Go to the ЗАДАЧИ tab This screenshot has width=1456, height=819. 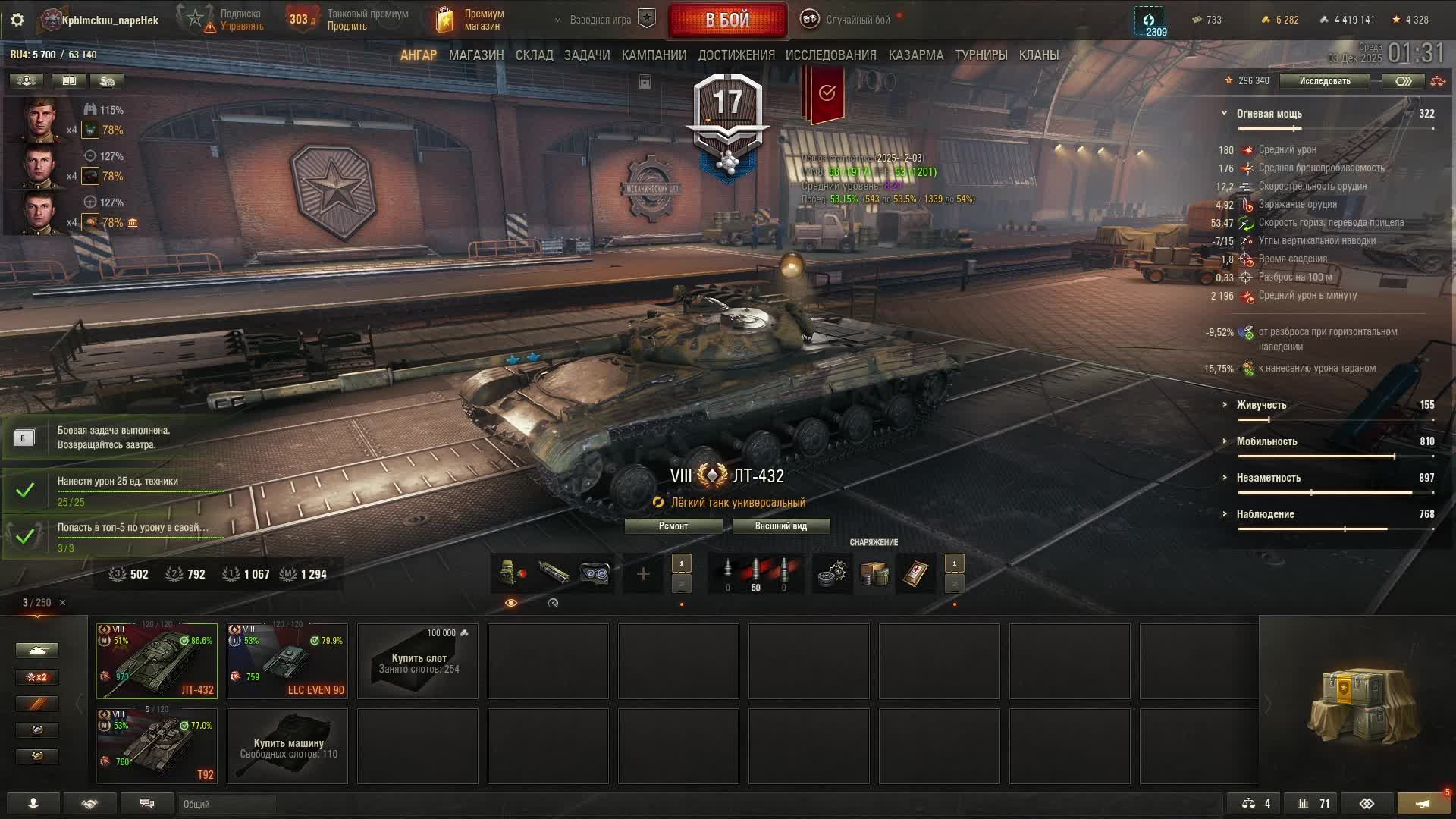(x=586, y=55)
